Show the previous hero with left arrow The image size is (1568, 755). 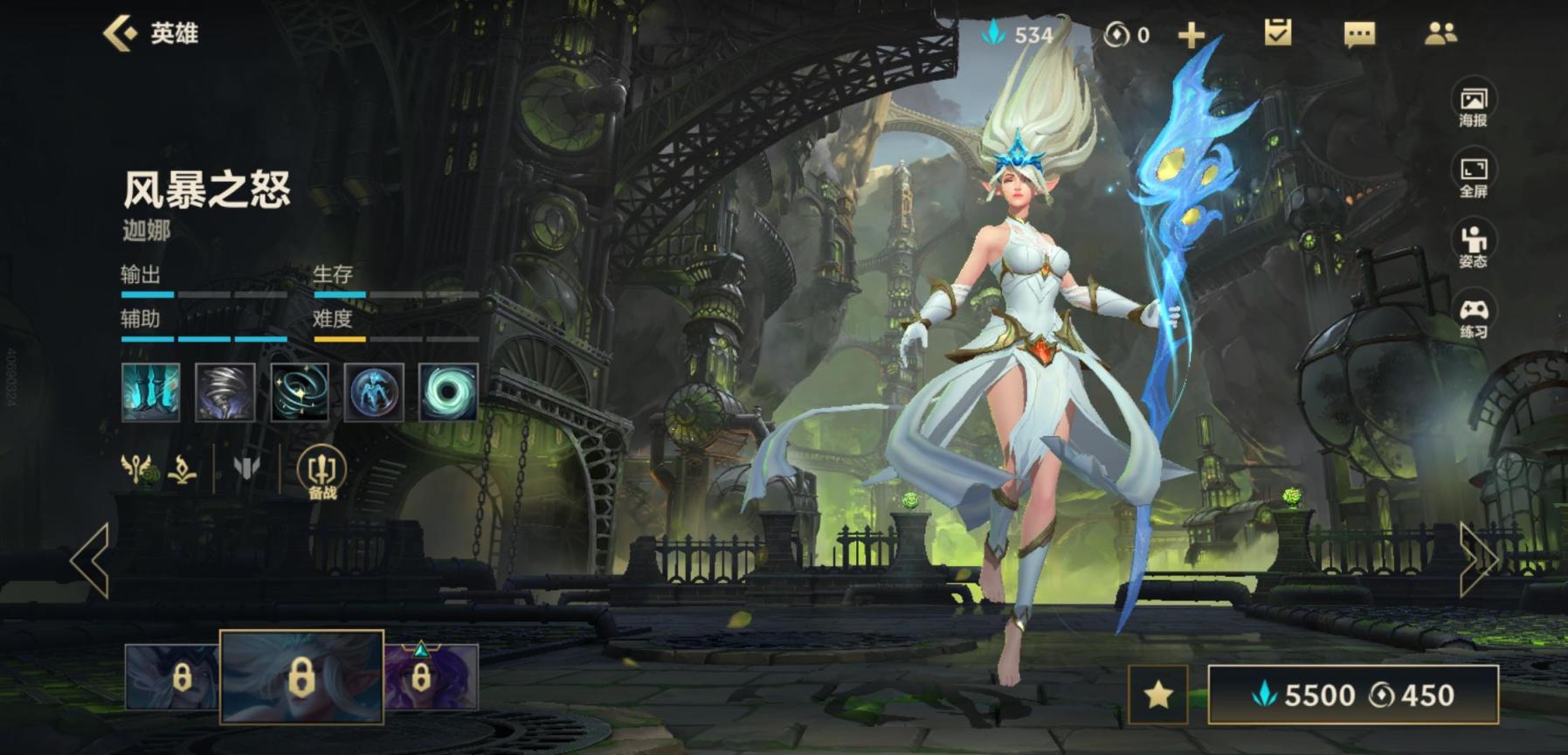click(x=90, y=560)
